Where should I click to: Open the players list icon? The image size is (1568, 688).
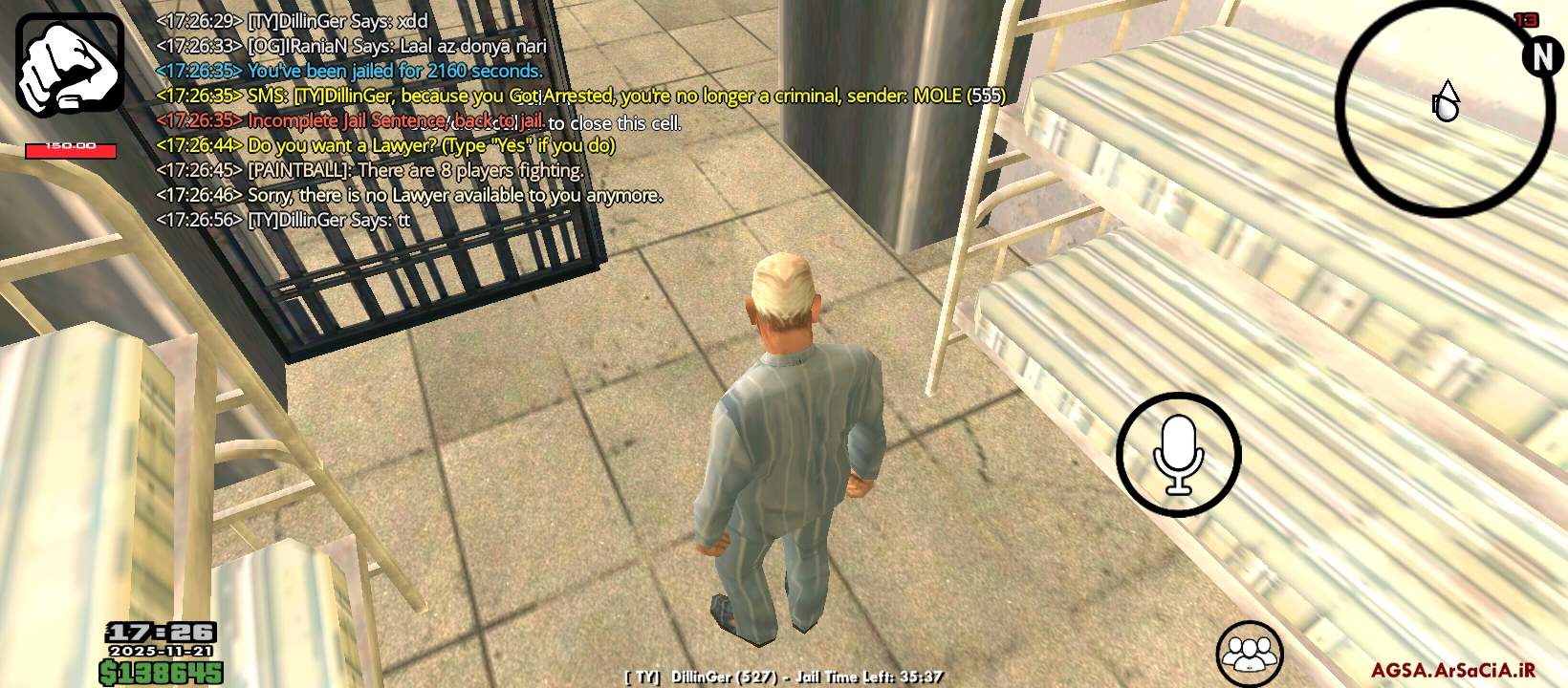pyautogui.click(x=1249, y=655)
